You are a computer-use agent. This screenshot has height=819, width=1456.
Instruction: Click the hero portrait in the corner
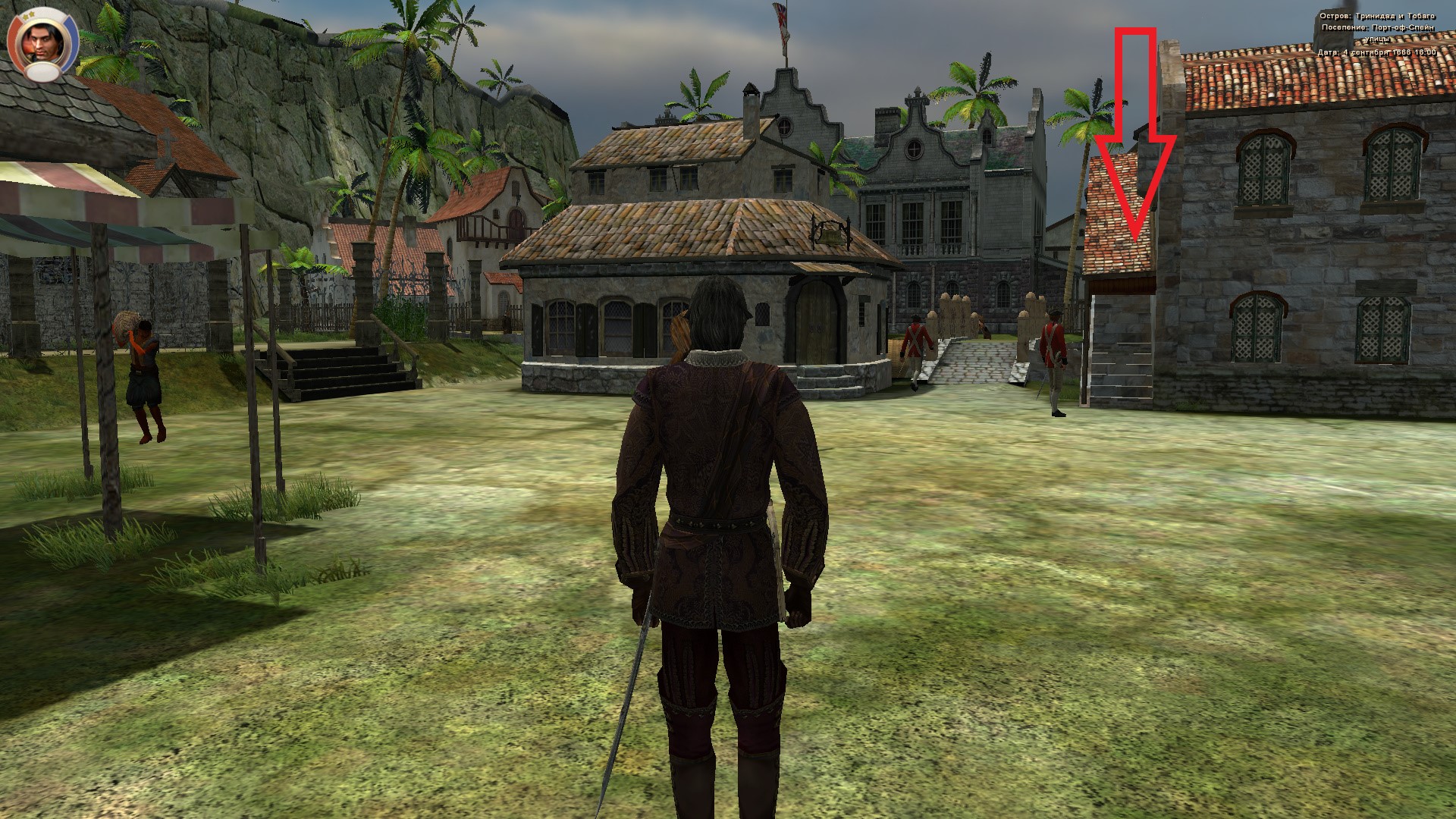click(42, 44)
